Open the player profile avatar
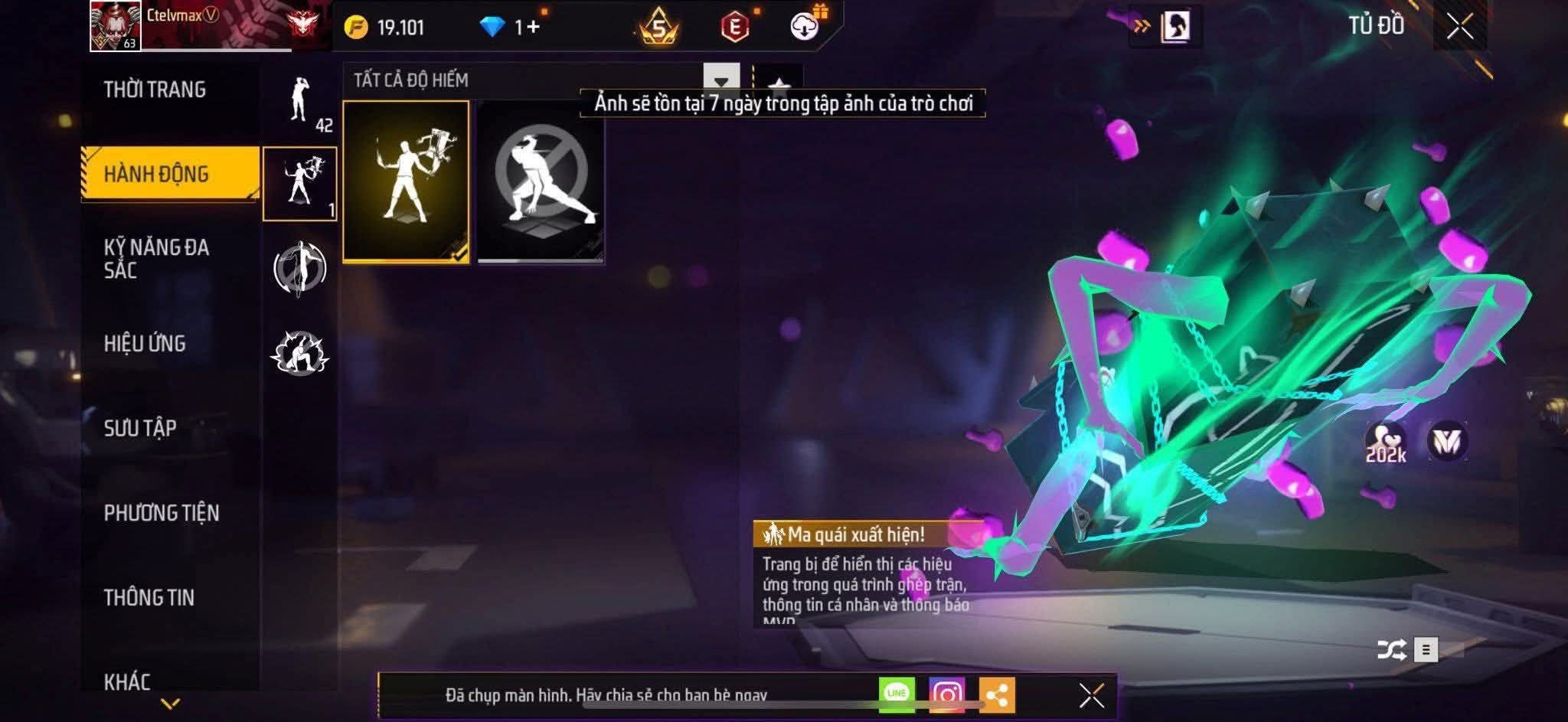 tap(116, 26)
